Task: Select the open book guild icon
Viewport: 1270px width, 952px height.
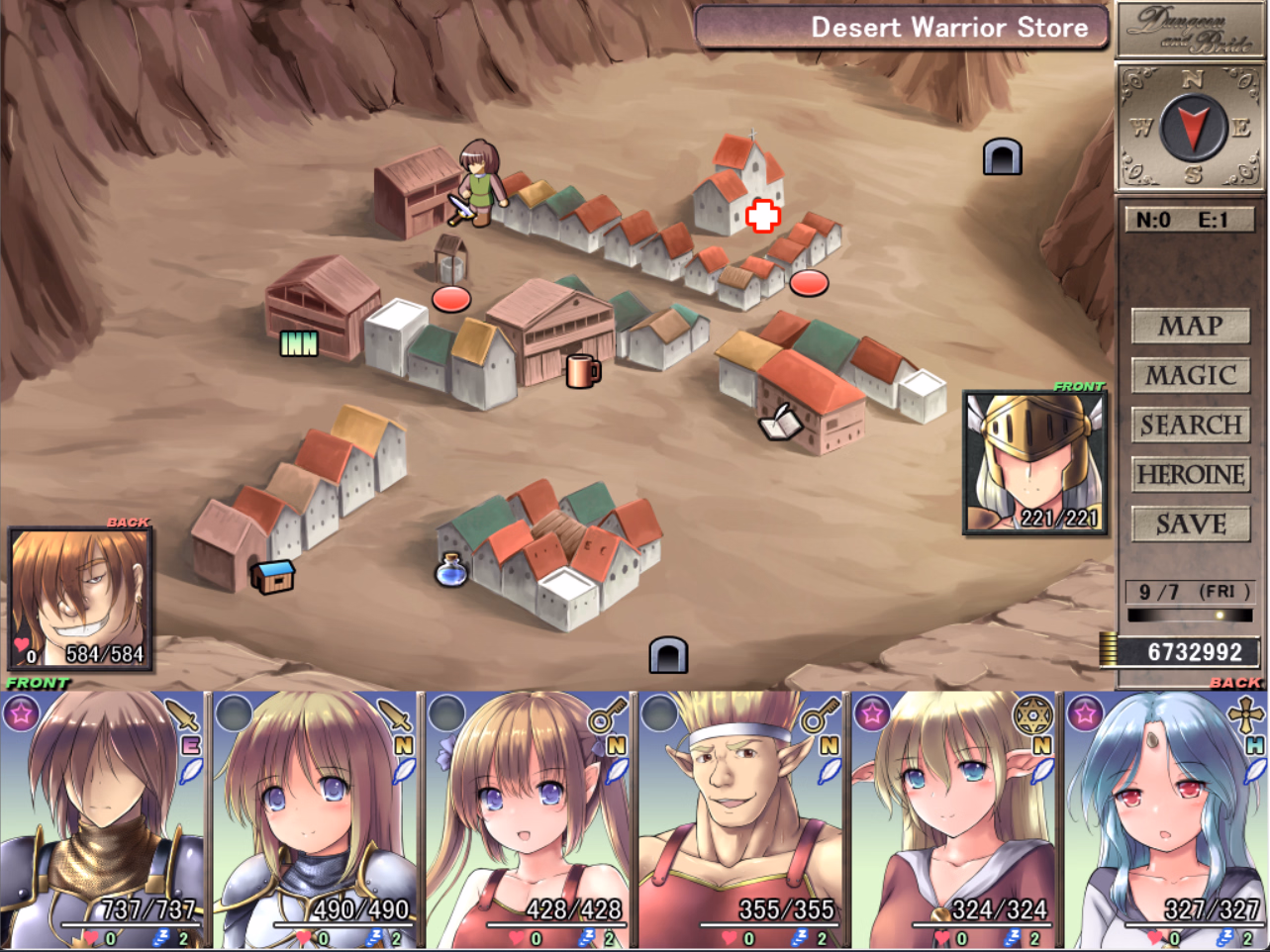Action: [x=780, y=424]
